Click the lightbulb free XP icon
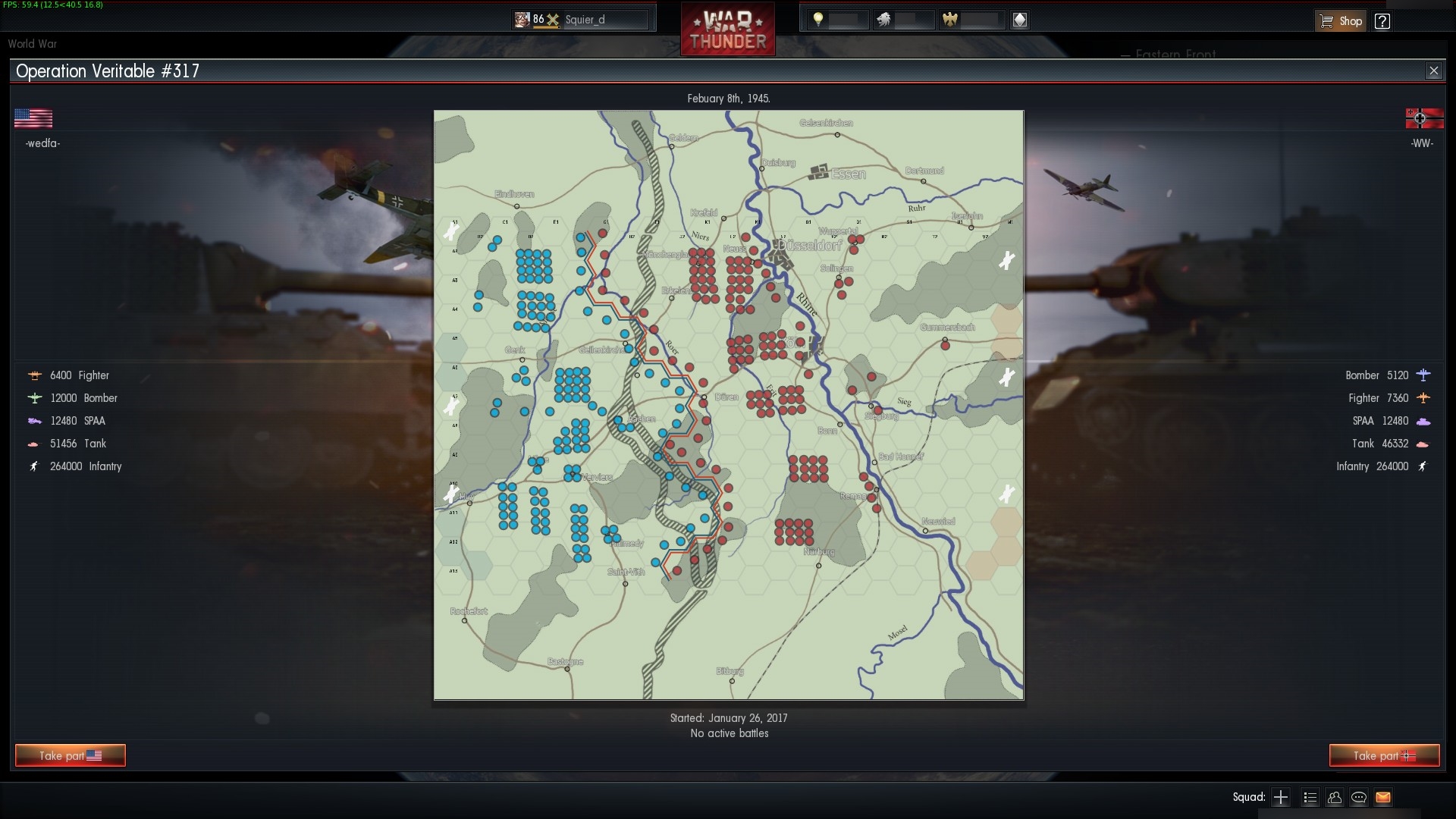1456x819 pixels. click(x=820, y=20)
